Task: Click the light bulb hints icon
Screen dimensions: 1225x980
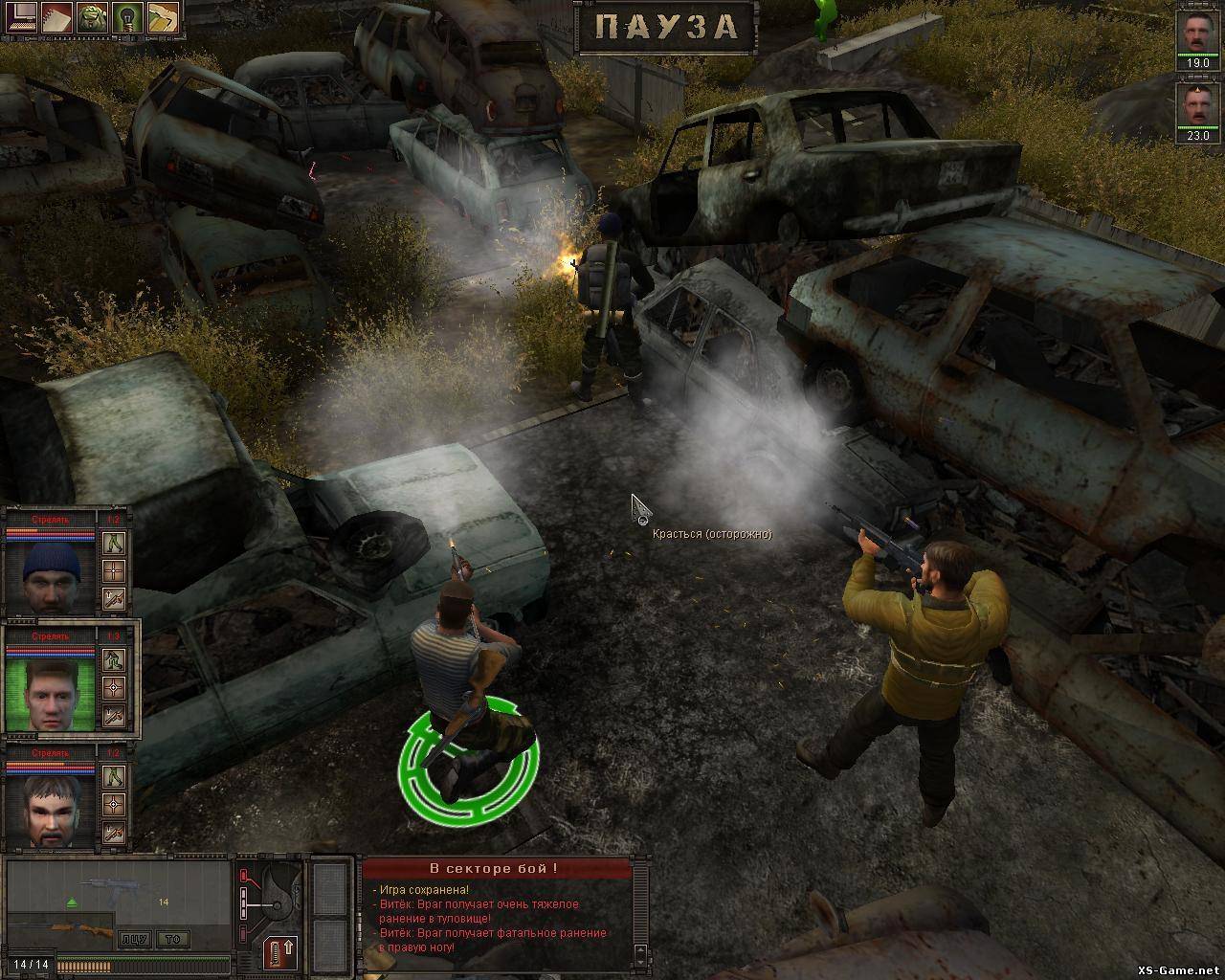Action: [127, 16]
